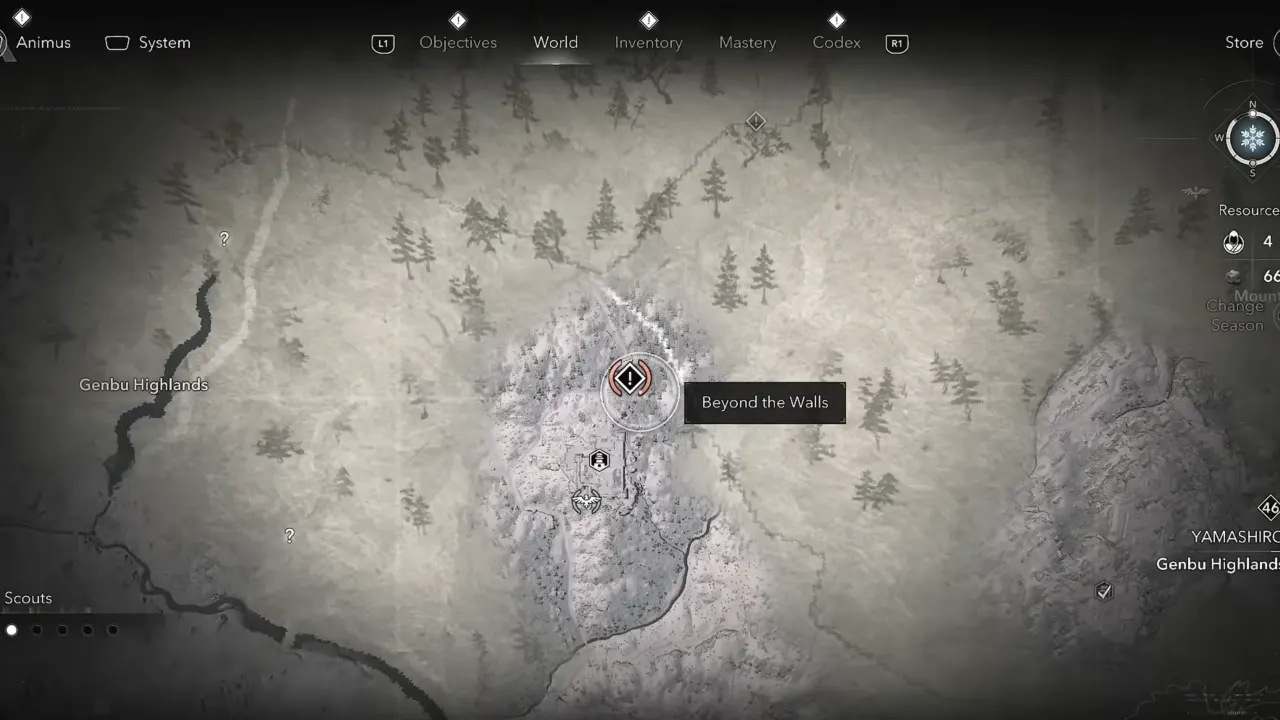
Task: Click the R1 shoulder button prompt
Action: point(896,42)
